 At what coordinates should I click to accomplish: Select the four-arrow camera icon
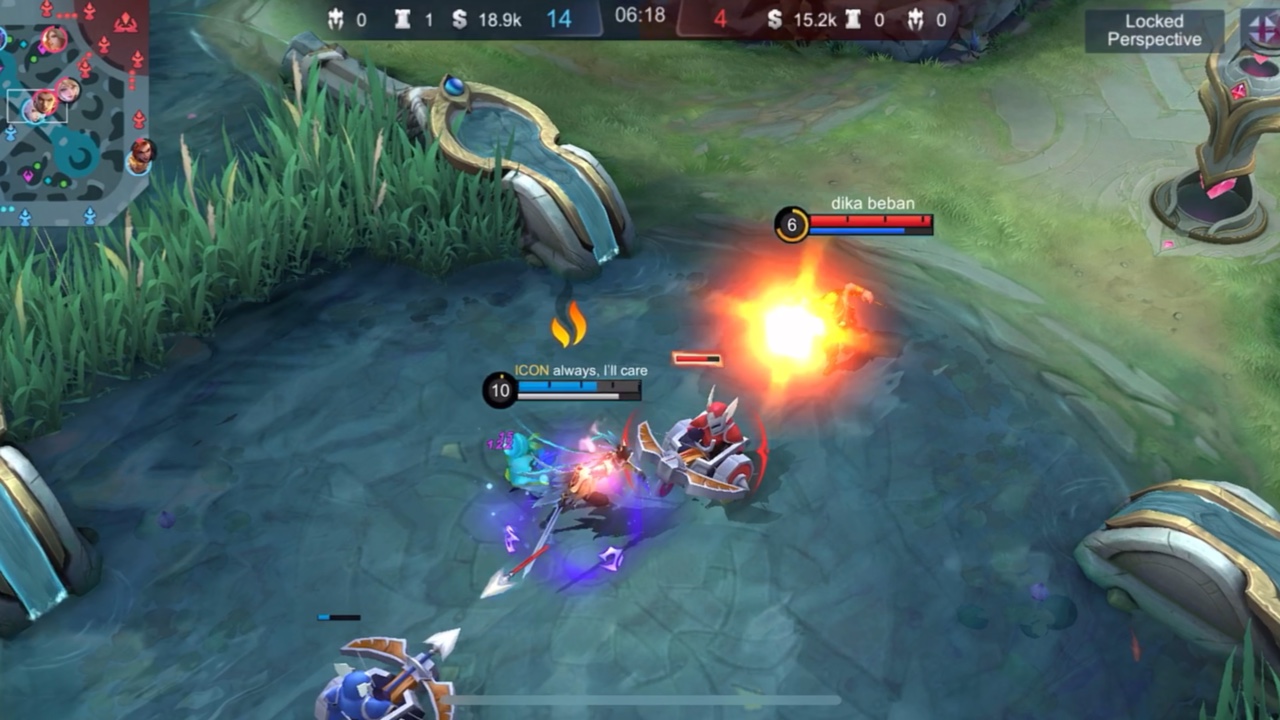(x=1260, y=29)
